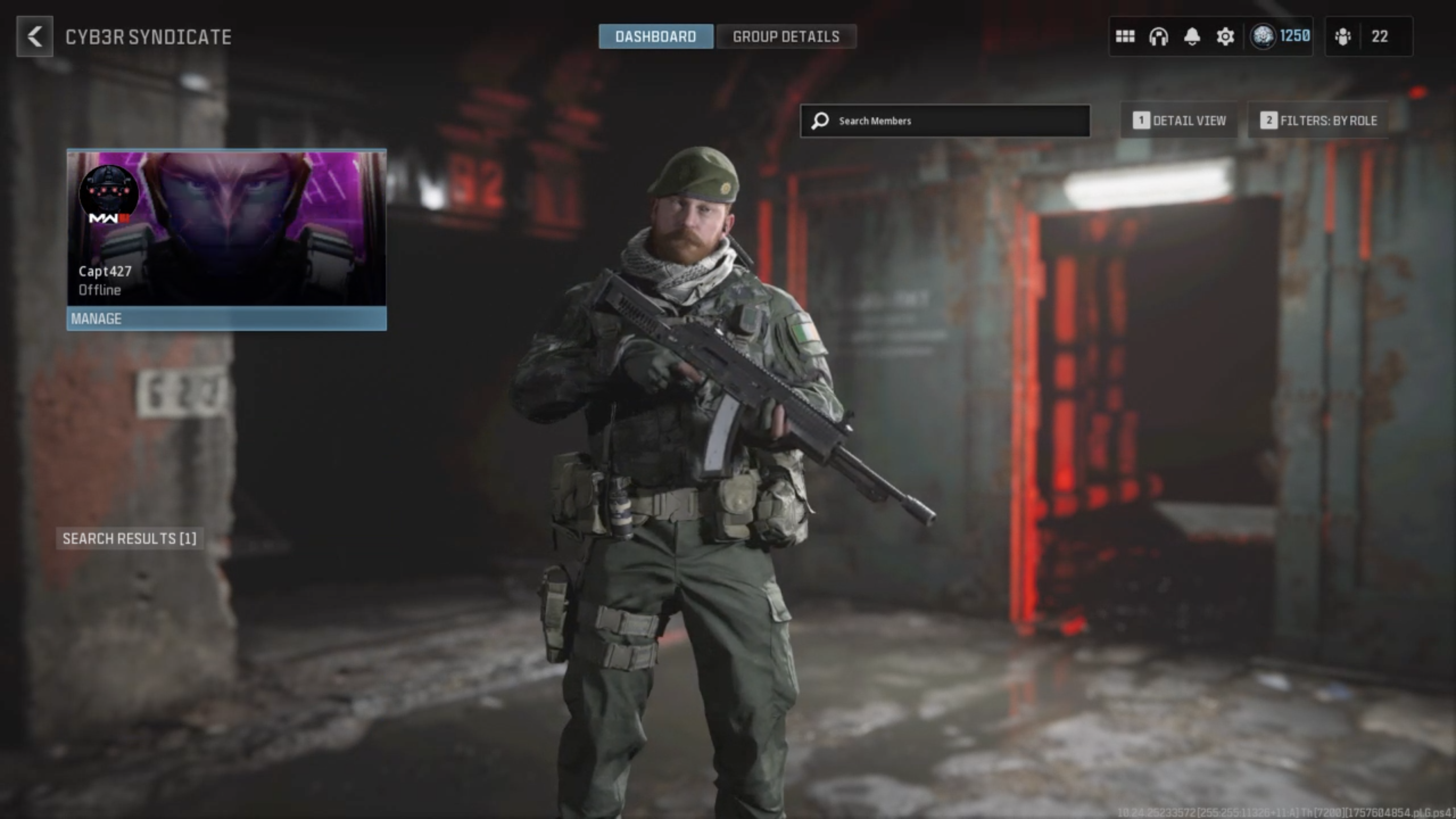Click Manage under Capt427
Screen dimensions: 1456x819
tap(227, 319)
